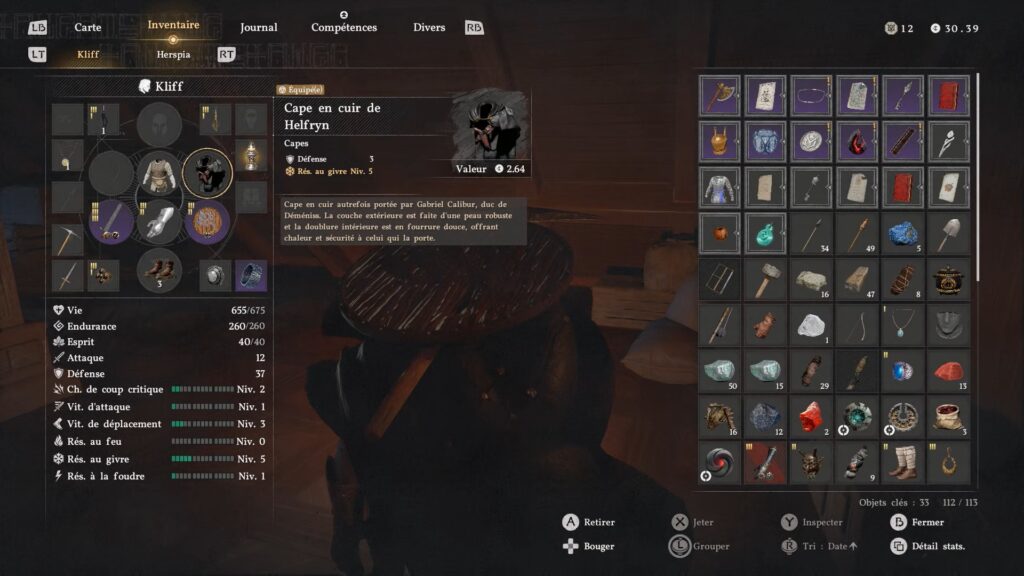Viewport: 1024px width, 576px height.
Task: Select the equipped Helfryn leather cape slot
Action: click(x=209, y=174)
